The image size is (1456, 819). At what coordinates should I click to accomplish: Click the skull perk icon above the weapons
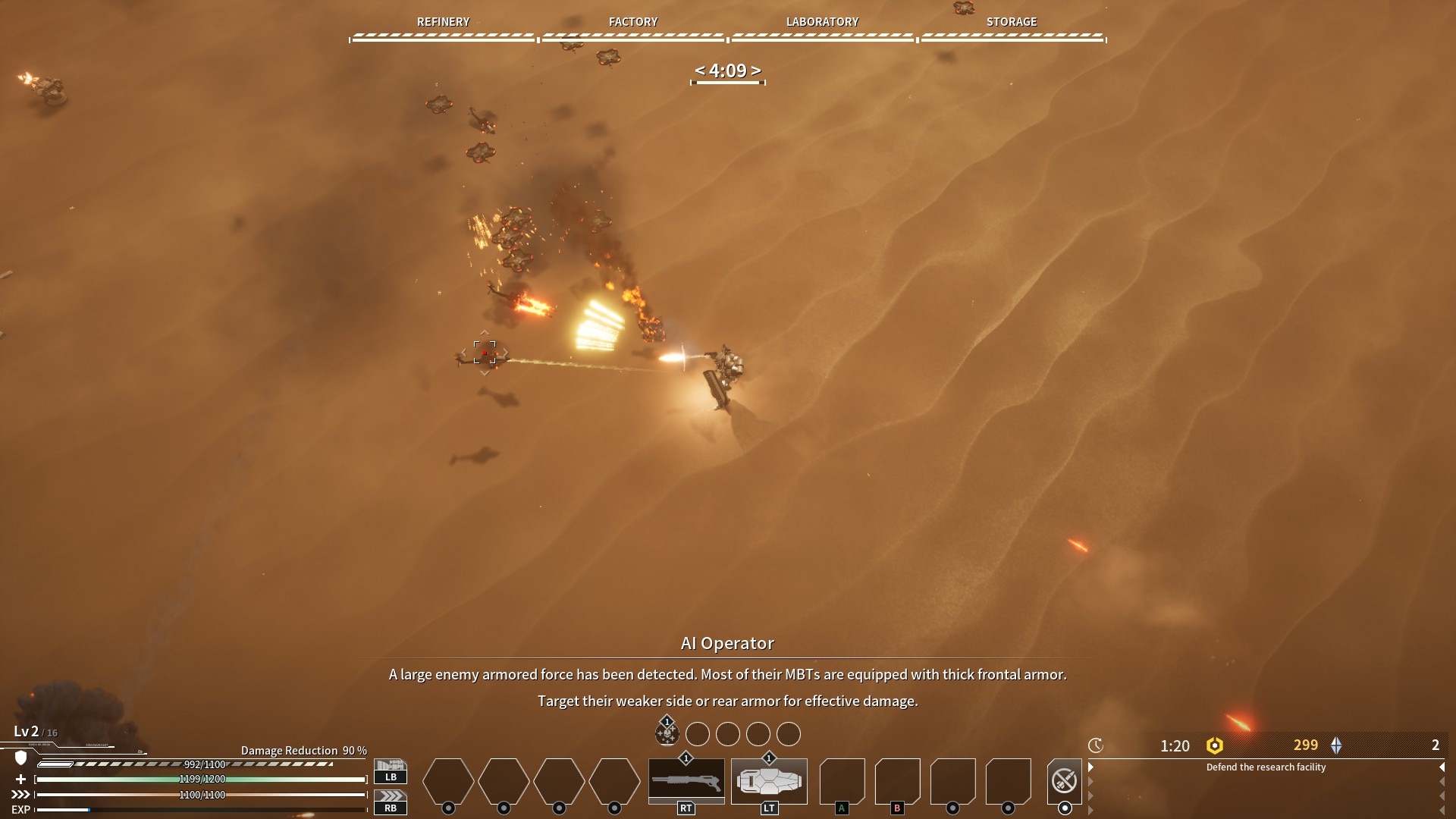667,733
